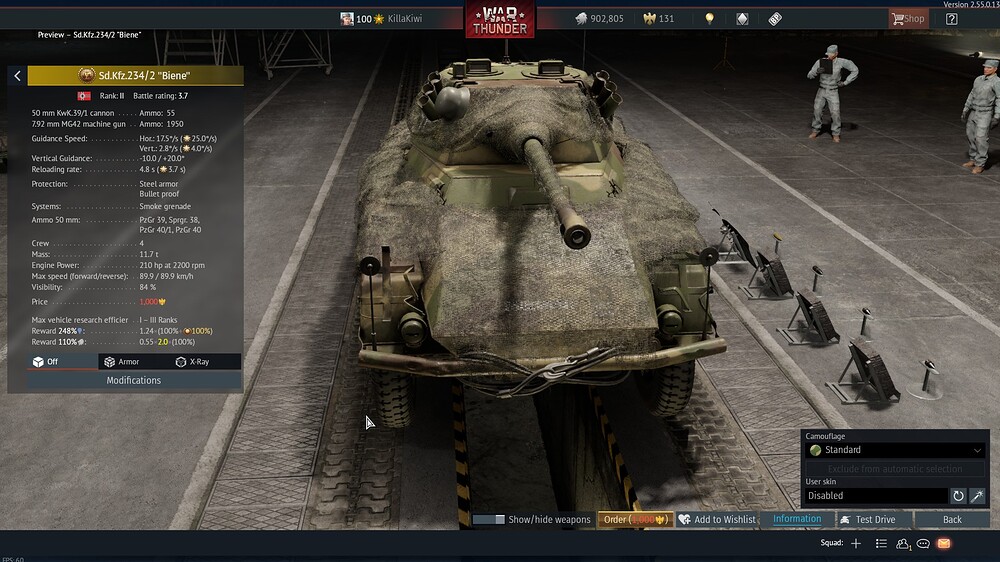The width and height of the screenshot is (1000, 562).
Task: Open the chat speech bubble icon
Action: pos(923,543)
